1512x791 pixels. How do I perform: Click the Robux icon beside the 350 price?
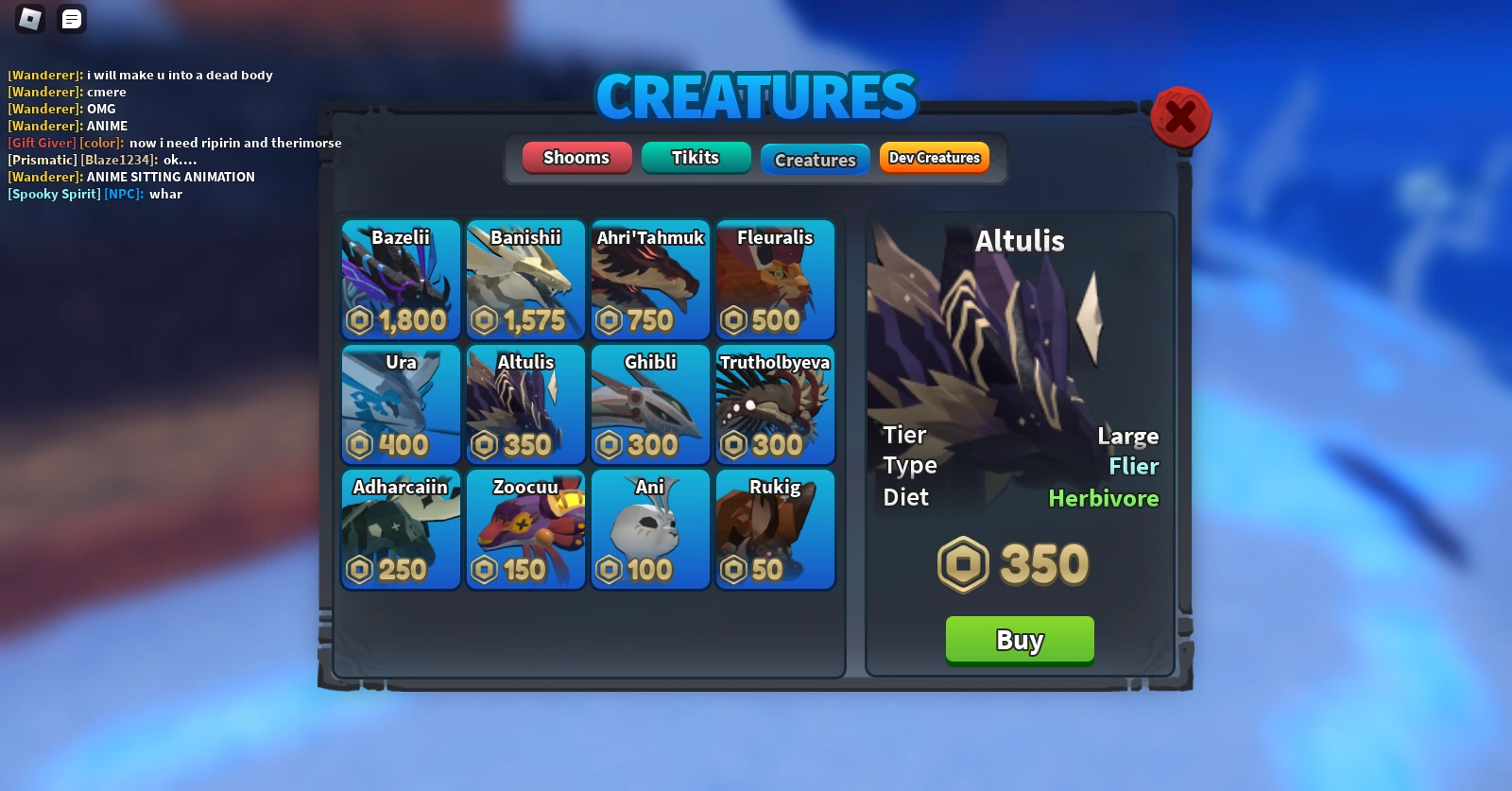point(963,564)
